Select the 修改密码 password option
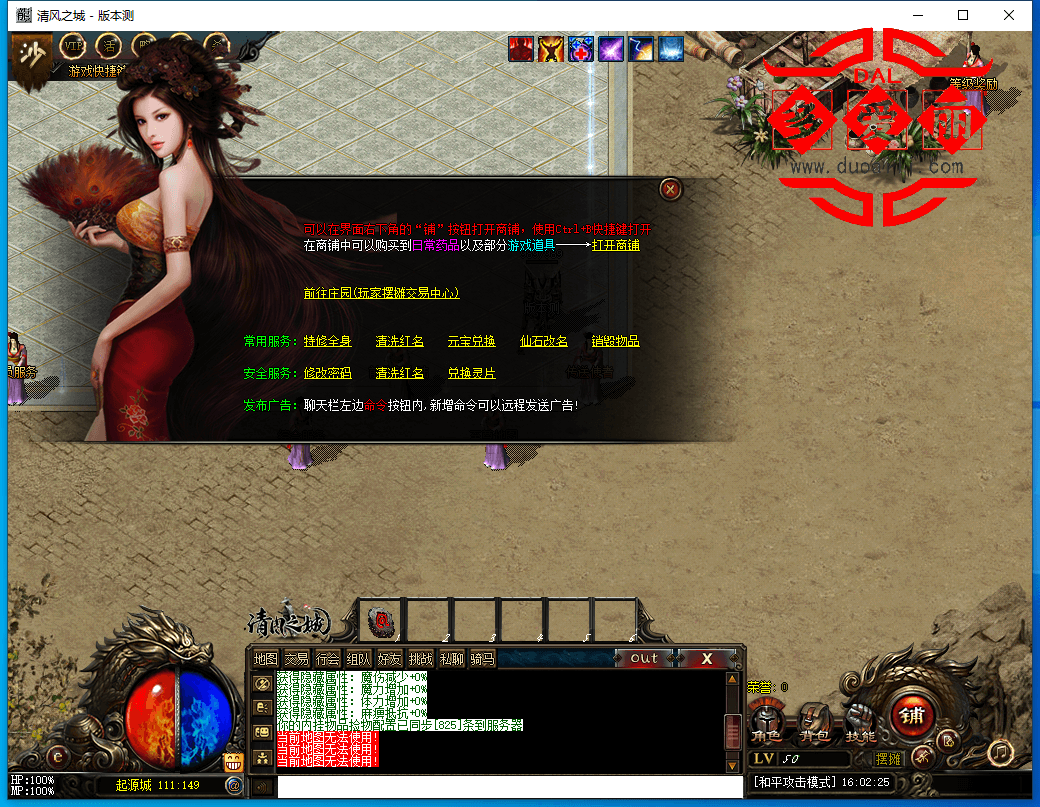 tap(327, 373)
